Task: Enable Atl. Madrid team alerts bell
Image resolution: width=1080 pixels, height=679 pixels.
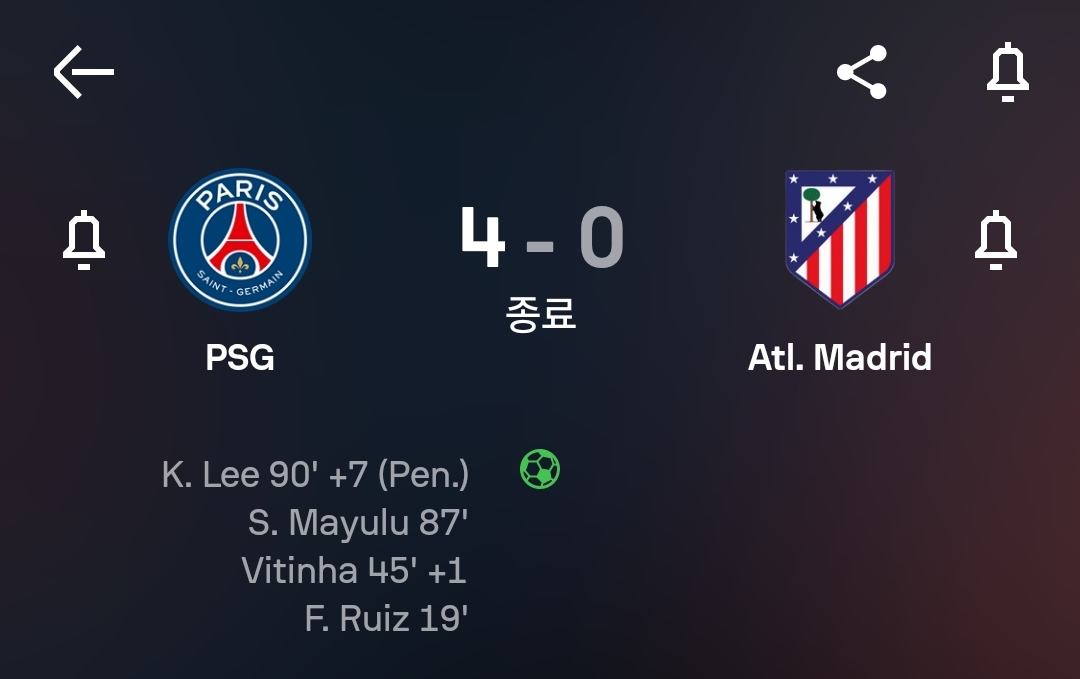Action: [x=996, y=240]
